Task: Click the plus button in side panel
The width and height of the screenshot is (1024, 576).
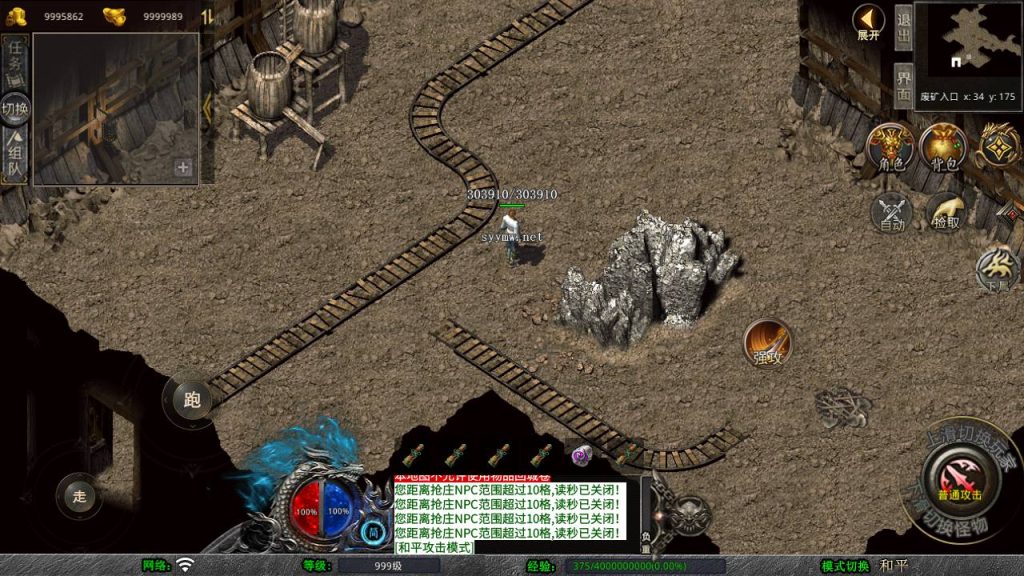Action: point(183,168)
